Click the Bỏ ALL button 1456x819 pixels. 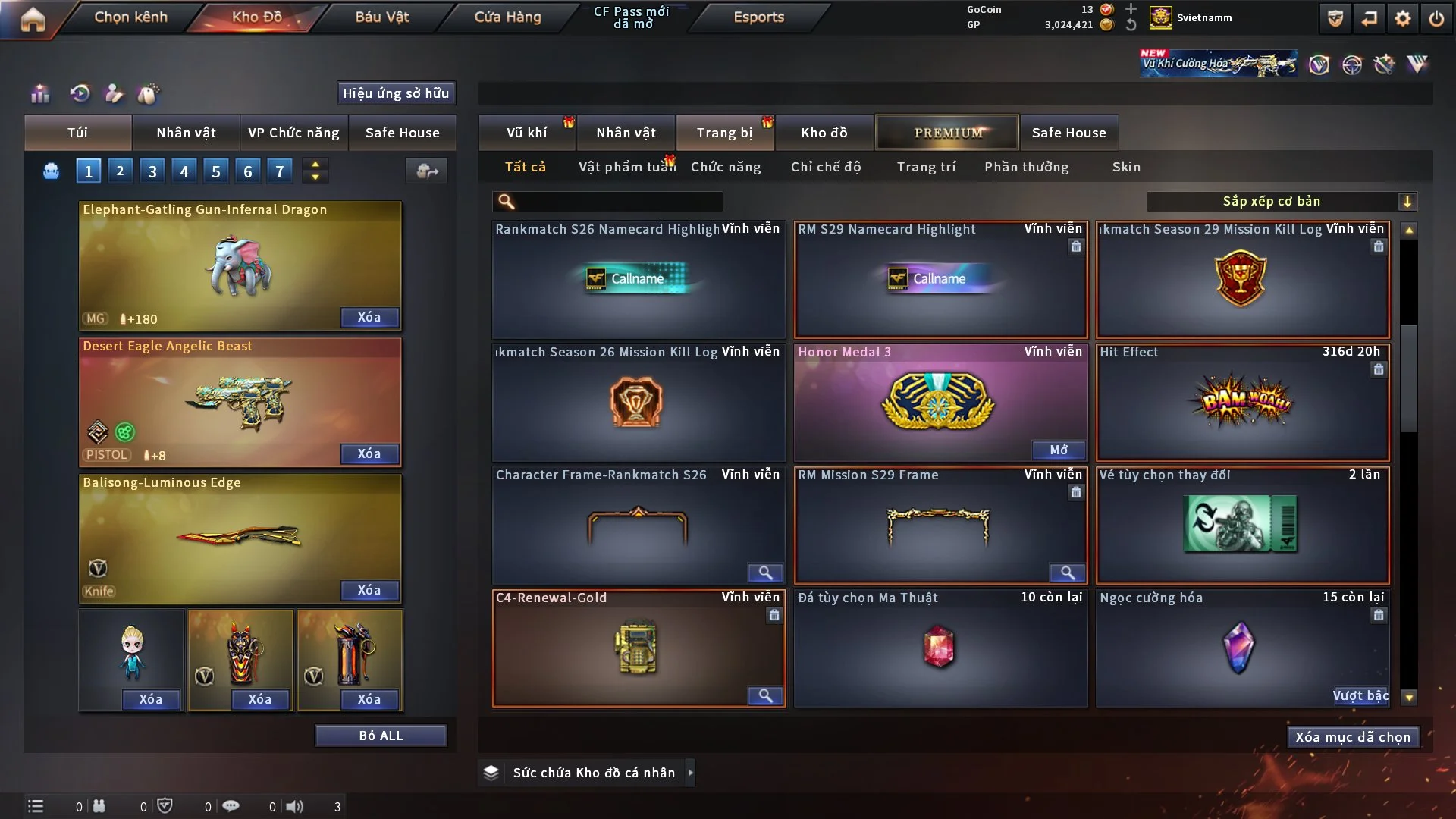(381, 736)
